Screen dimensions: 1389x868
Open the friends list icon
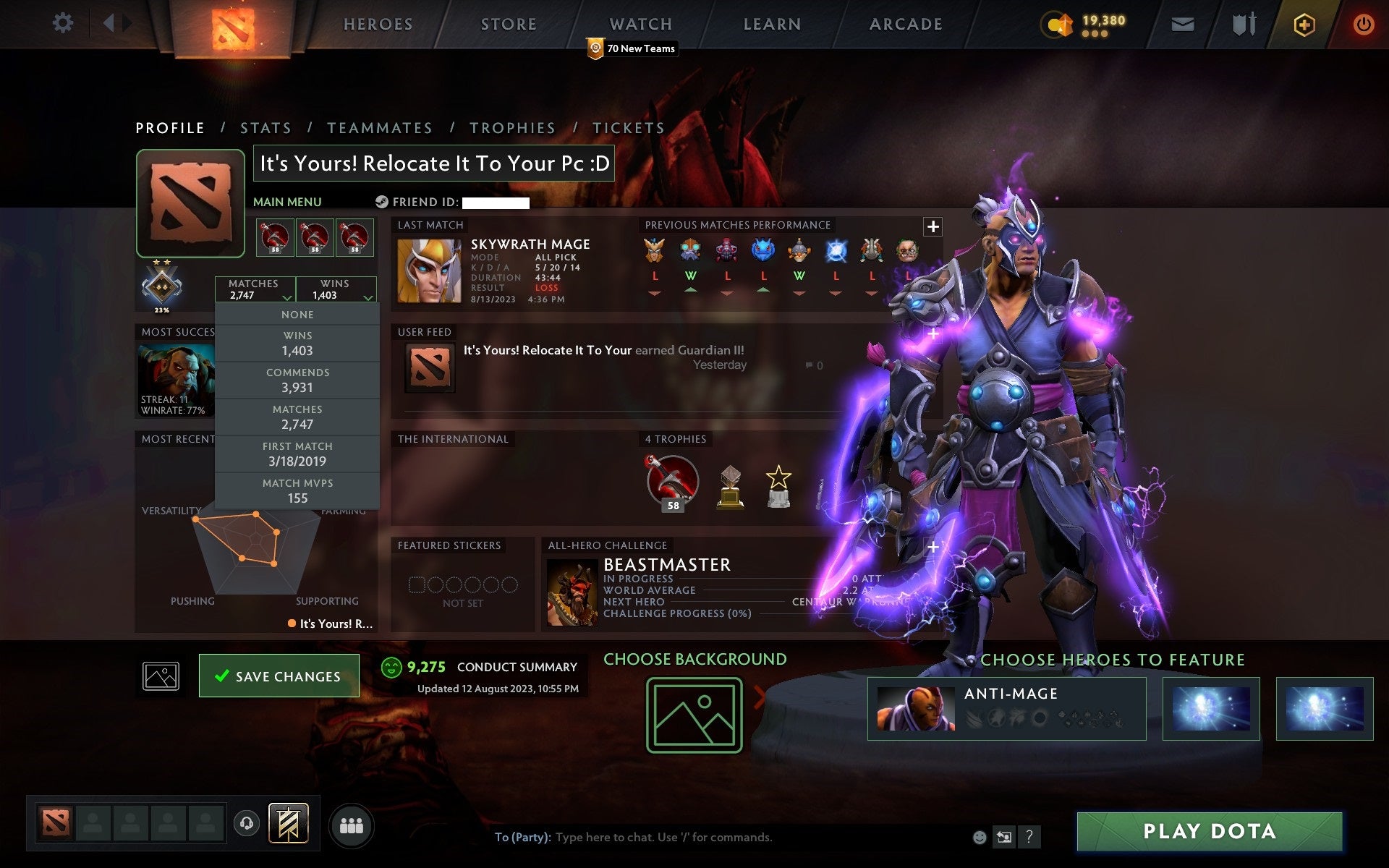click(351, 825)
